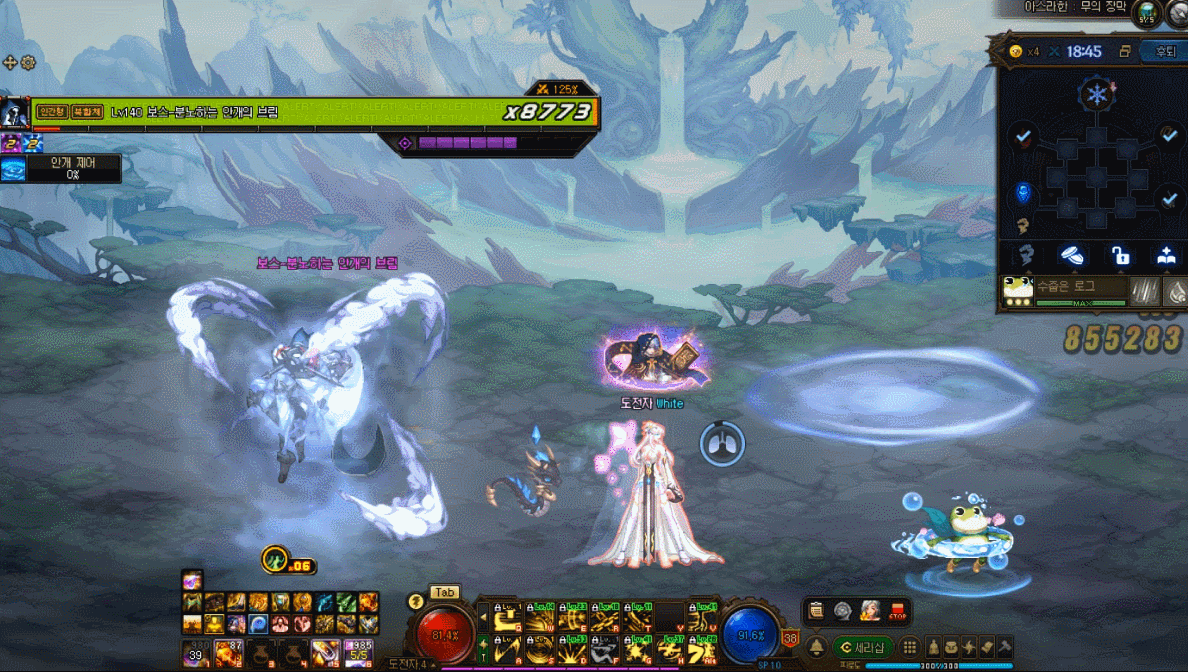The height and width of the screenshot is (672, 1188).
Task: Open the 세라샵 cash shop
Action: click(x=863, y=647)
